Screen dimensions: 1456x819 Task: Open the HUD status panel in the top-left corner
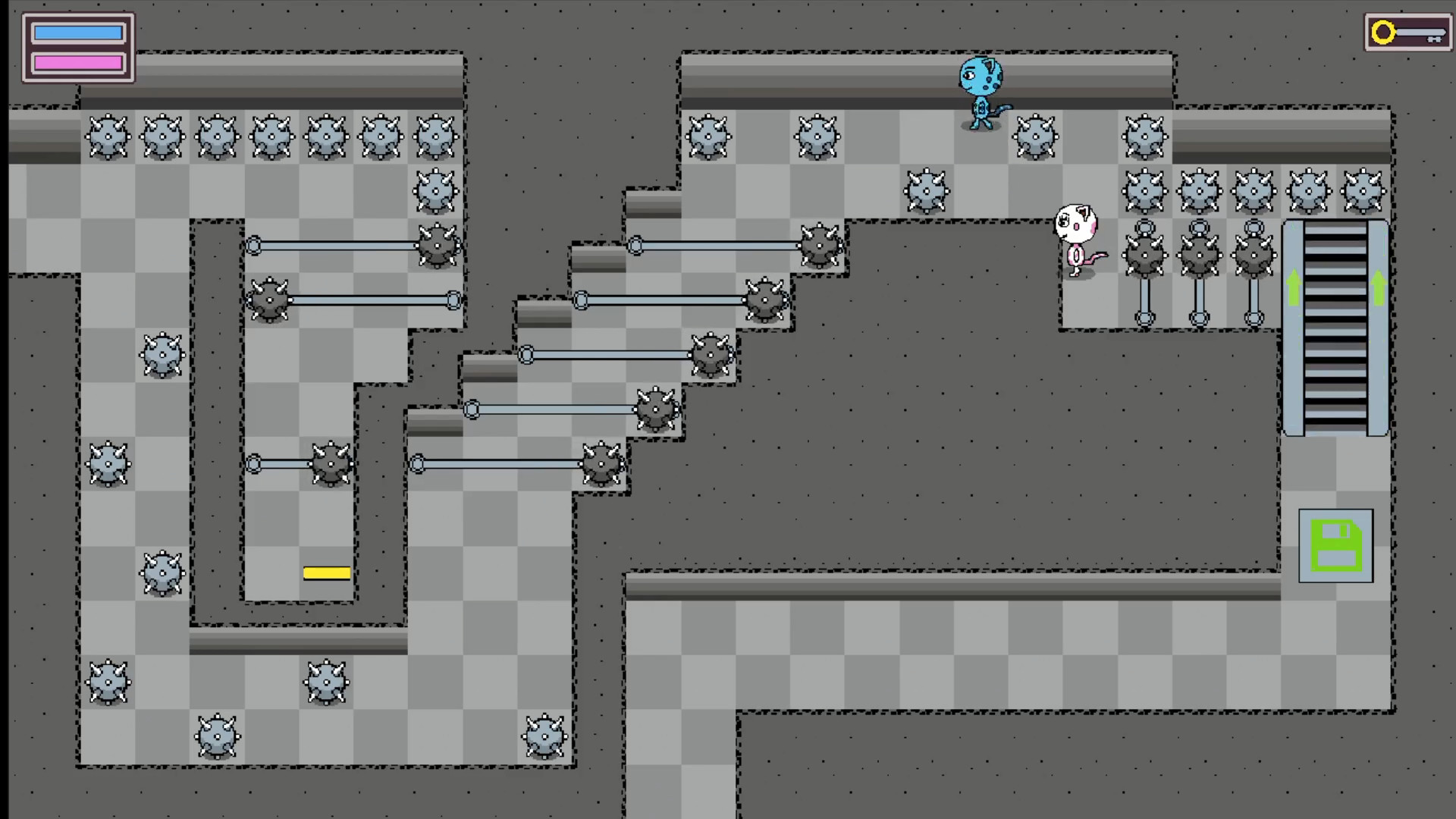[x=77, y=47]
